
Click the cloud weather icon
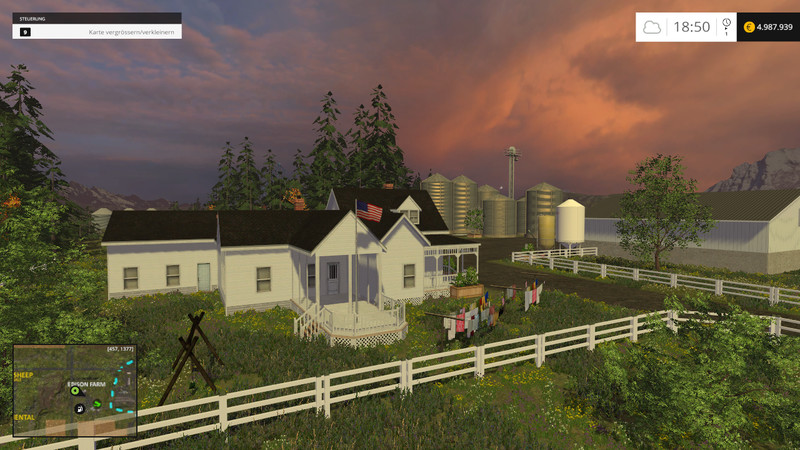pos(652,27)
